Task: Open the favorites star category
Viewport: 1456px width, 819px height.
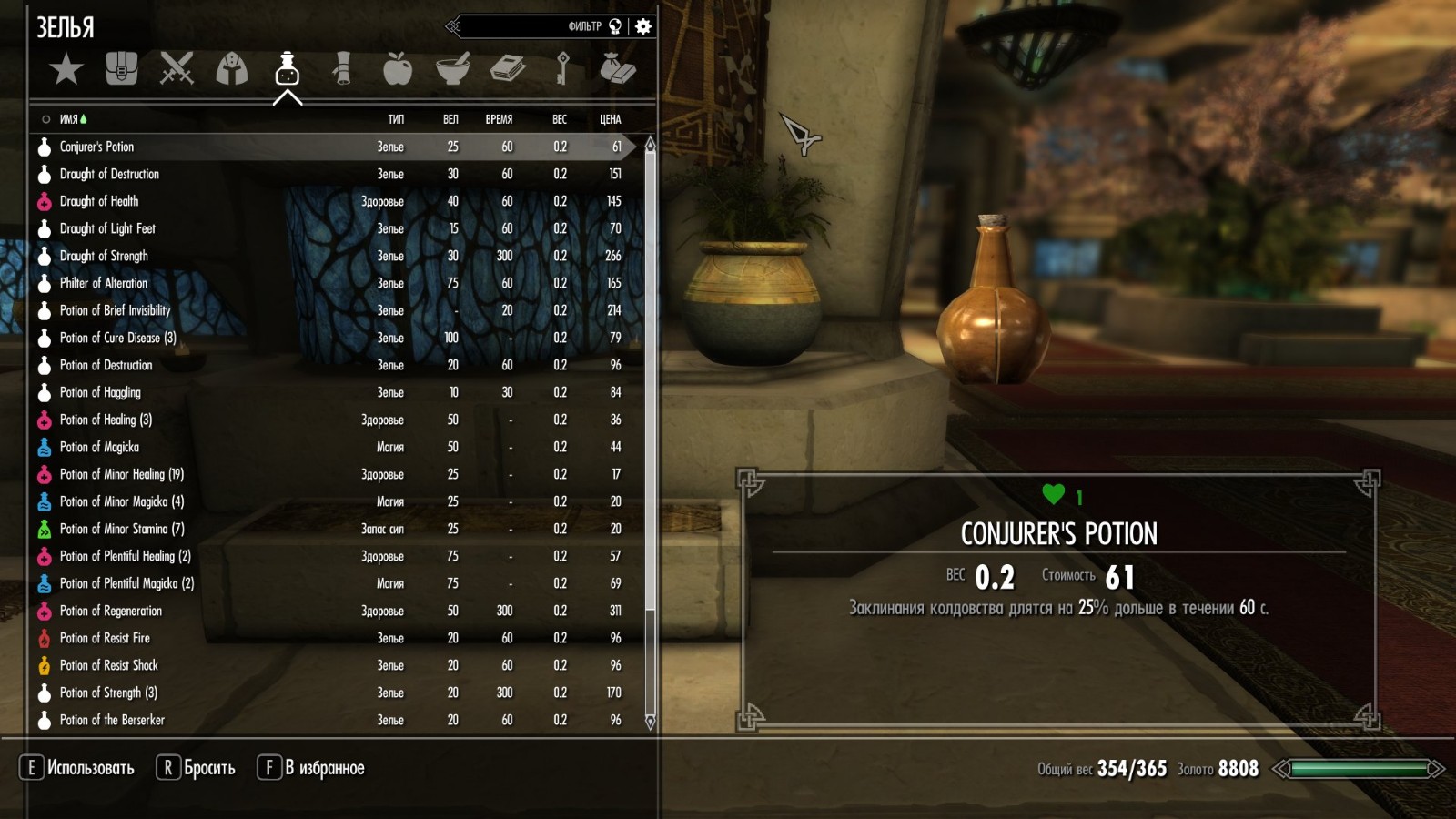Action: 66,69
